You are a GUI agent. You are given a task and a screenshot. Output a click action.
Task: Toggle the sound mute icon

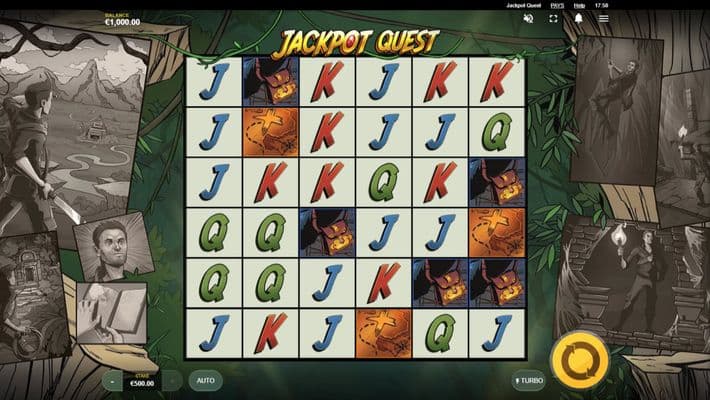(x=528, y=18)
